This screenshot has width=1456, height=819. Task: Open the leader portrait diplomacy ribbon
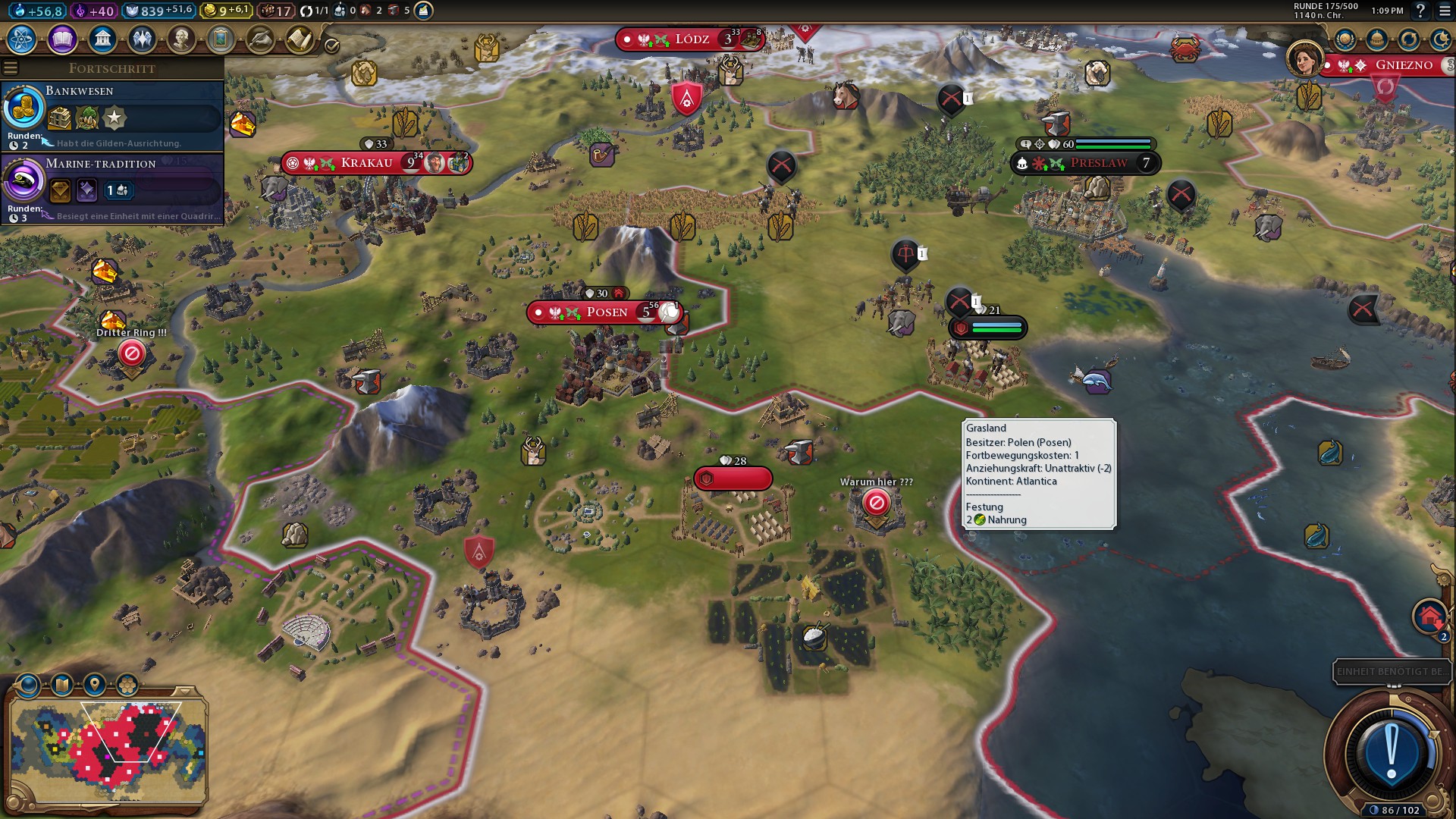tap(1304, 59)
